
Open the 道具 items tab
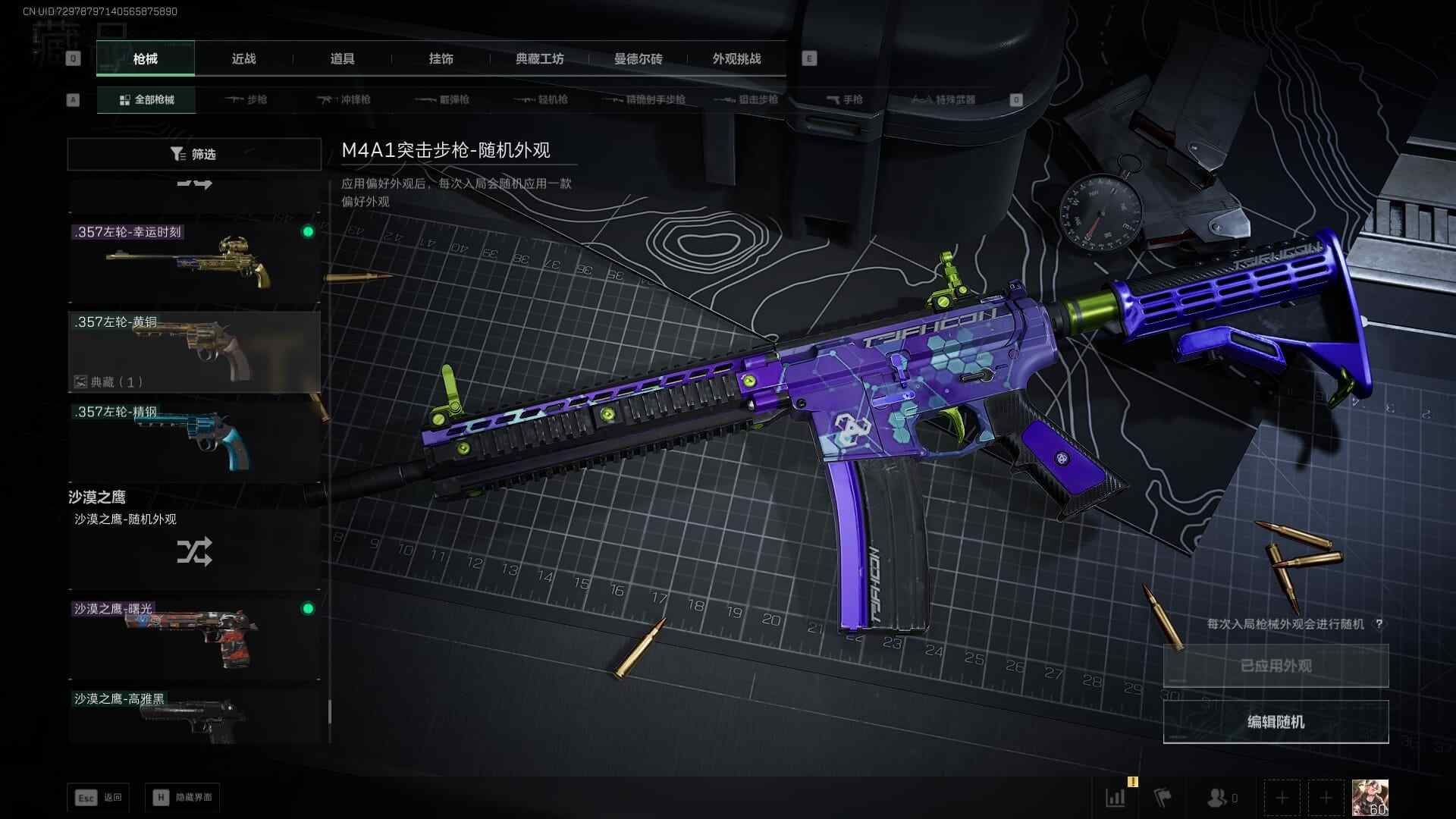click(x=342, y=59)
